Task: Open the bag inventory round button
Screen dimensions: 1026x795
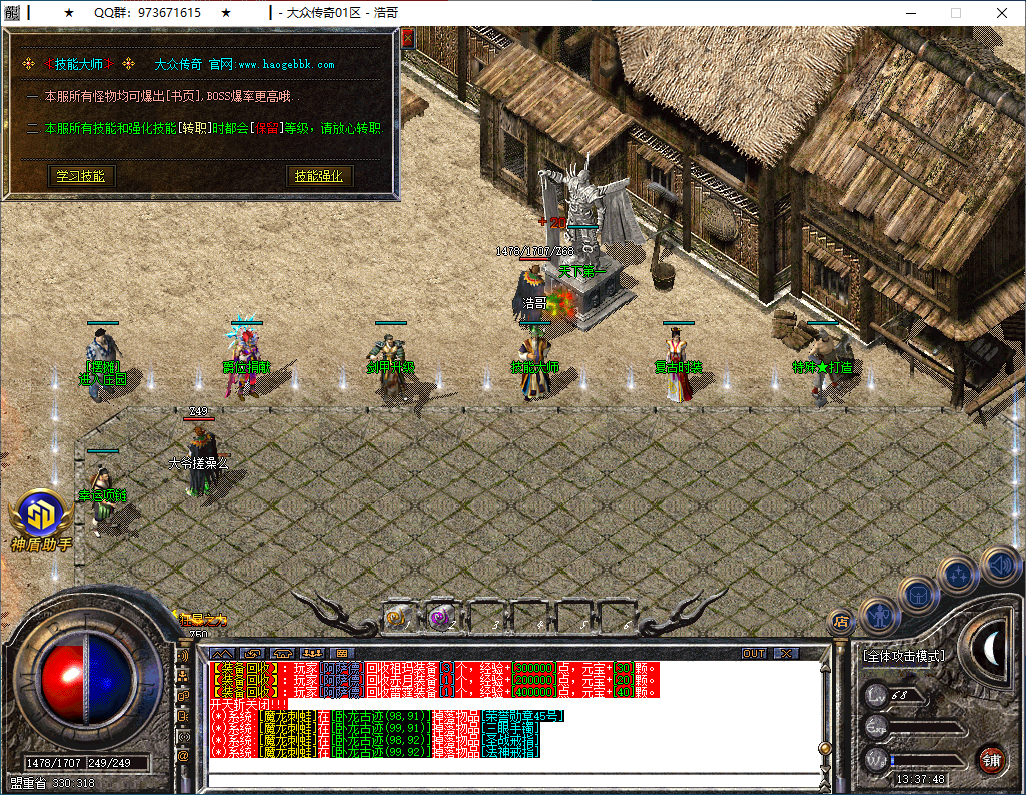Action: click(x=917, y=595)
